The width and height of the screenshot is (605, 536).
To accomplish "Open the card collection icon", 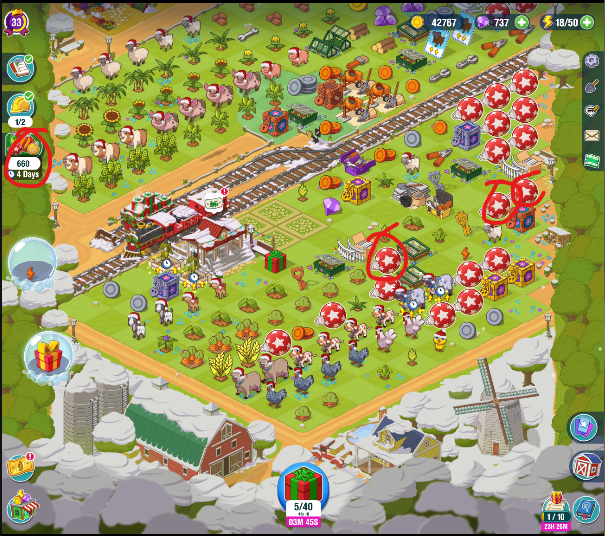I will 584,428.
